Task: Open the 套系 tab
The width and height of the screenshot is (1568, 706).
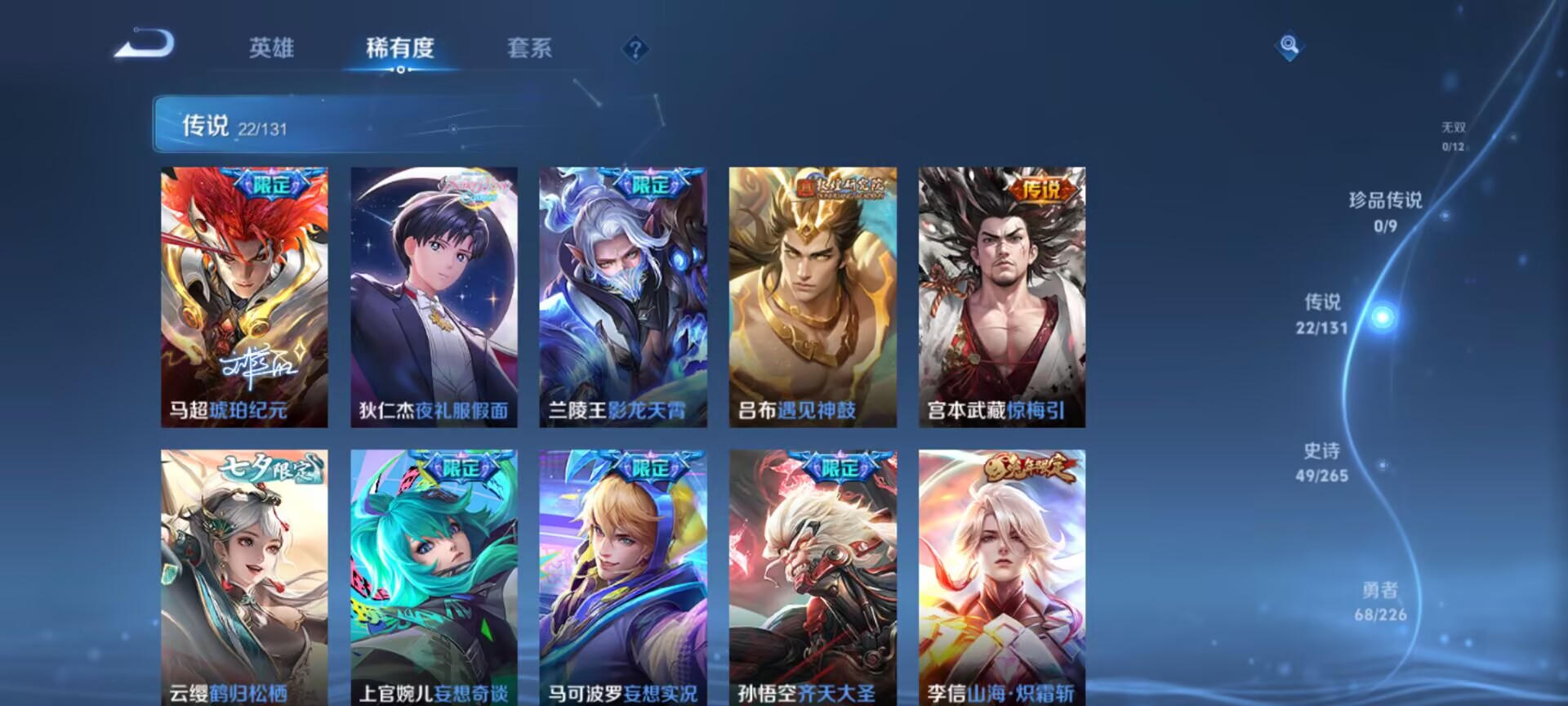Action: click(530, 49)
